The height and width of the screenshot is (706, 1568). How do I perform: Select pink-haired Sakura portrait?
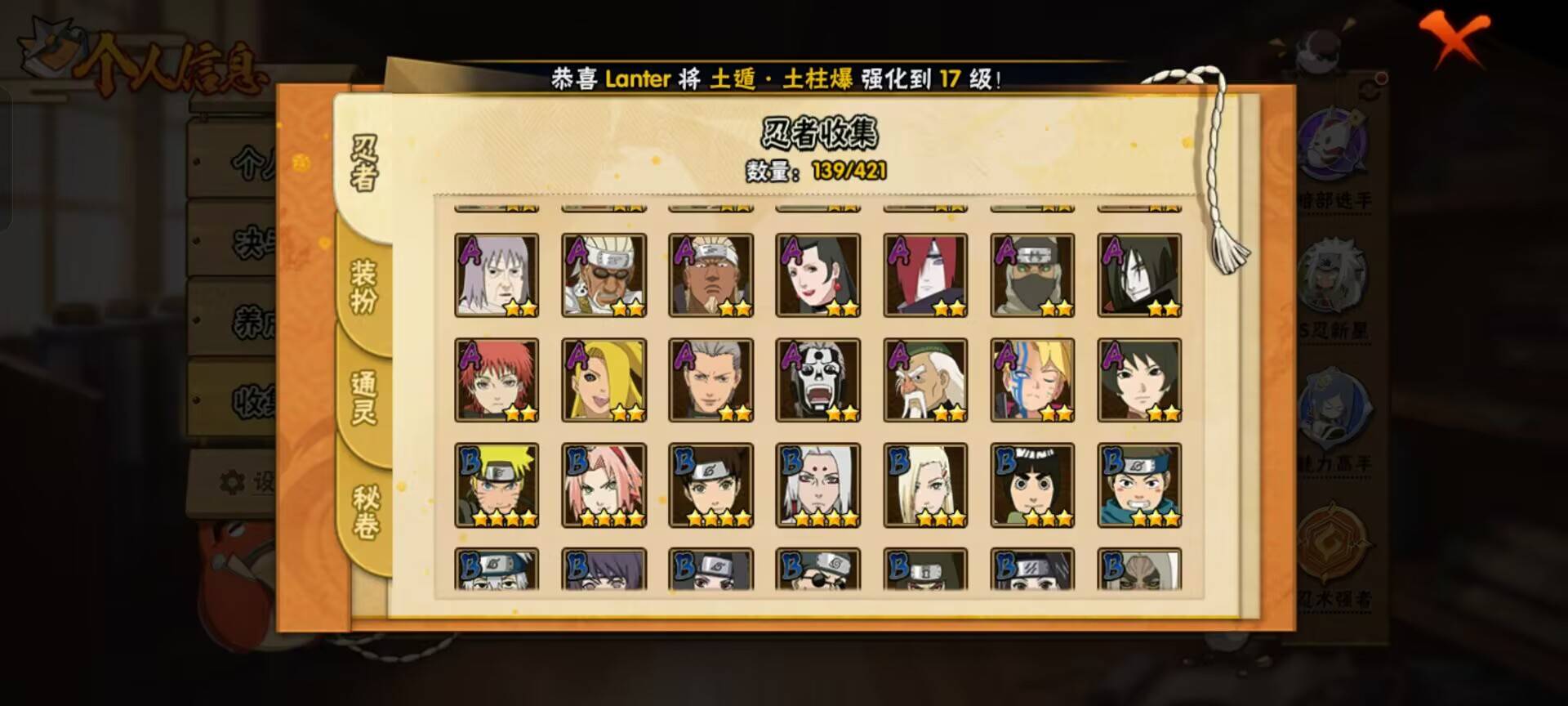pyautogui.click(x=604, y=485)
